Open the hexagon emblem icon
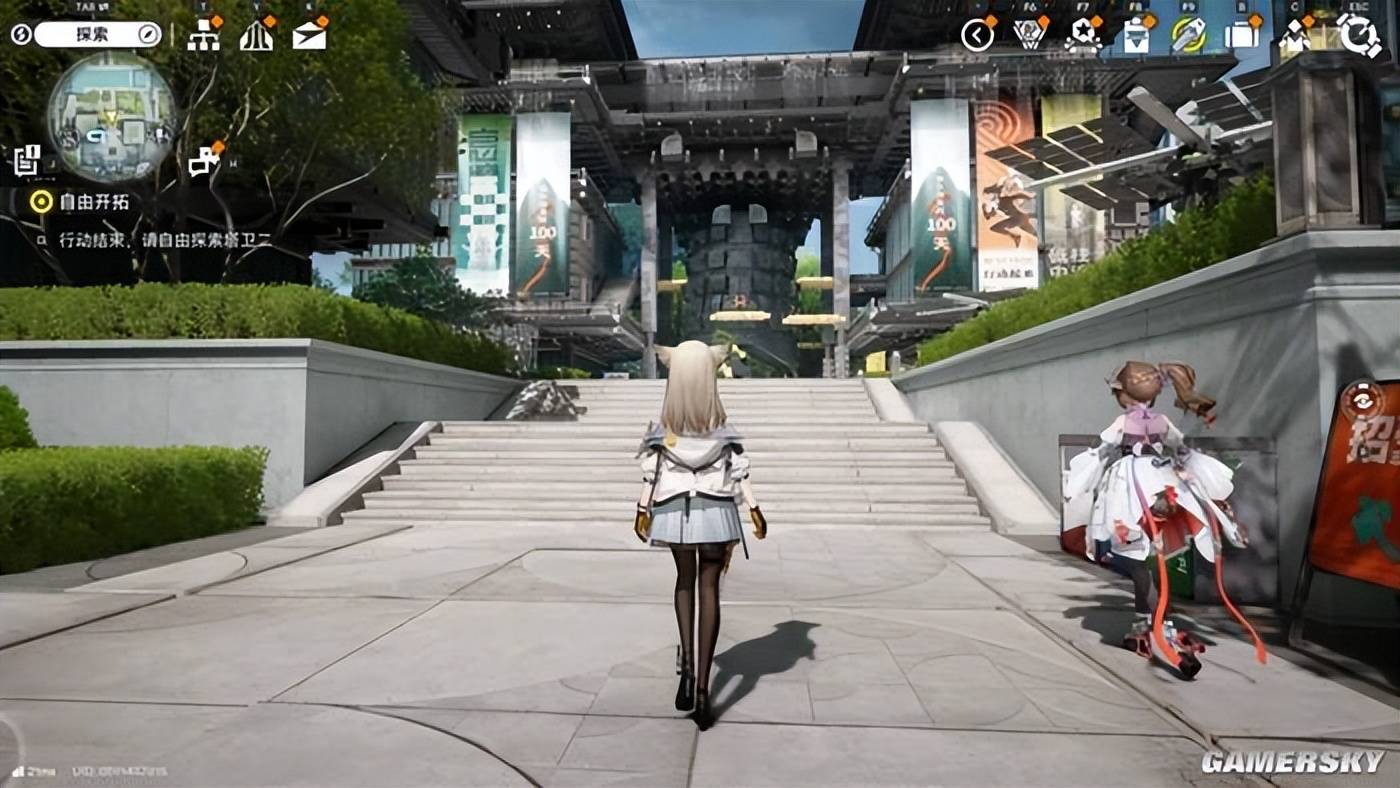This screenshot has width=1400, height=788. coord(1030,35)
